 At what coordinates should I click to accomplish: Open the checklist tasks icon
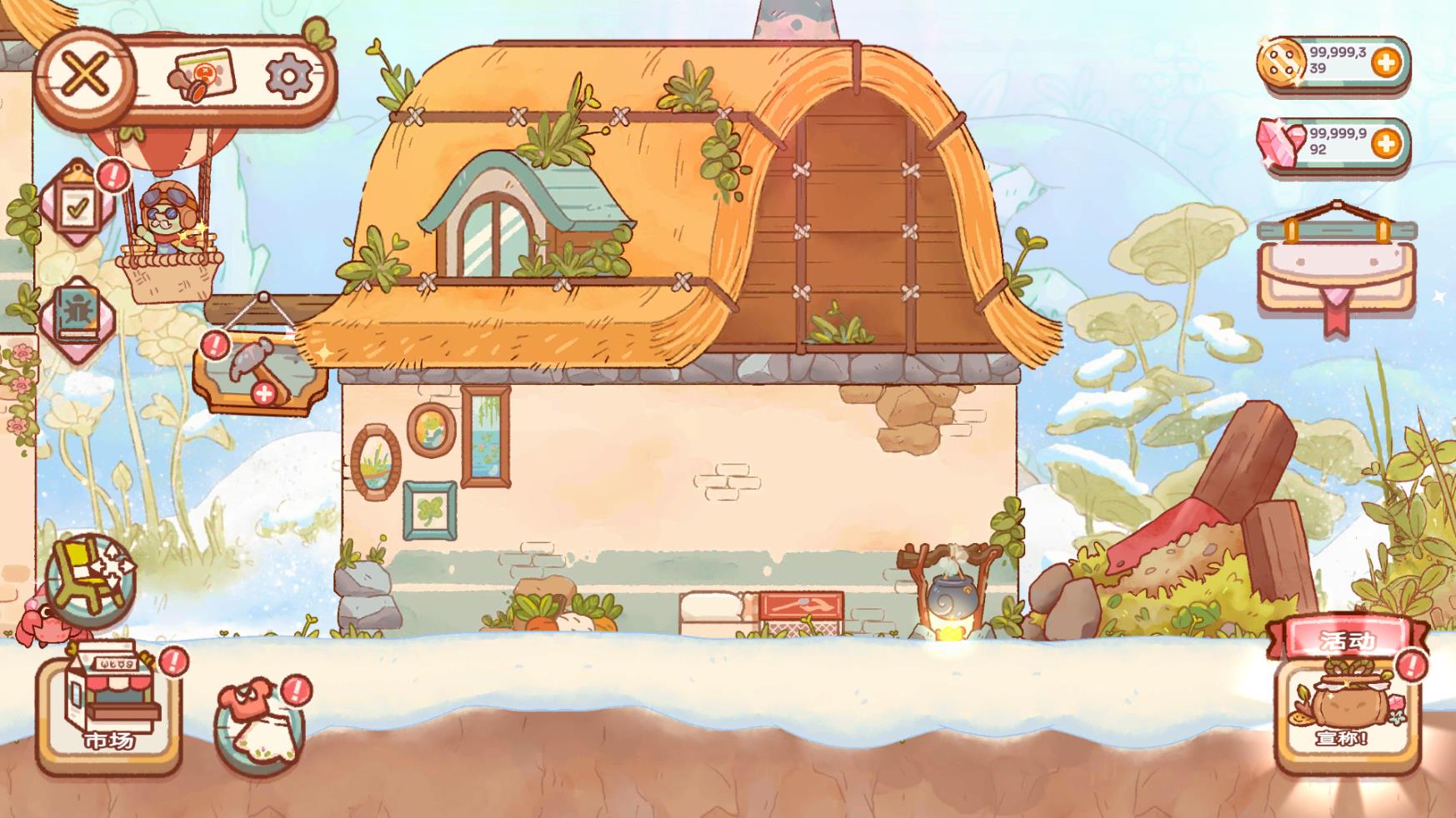(x=78, y=205)
